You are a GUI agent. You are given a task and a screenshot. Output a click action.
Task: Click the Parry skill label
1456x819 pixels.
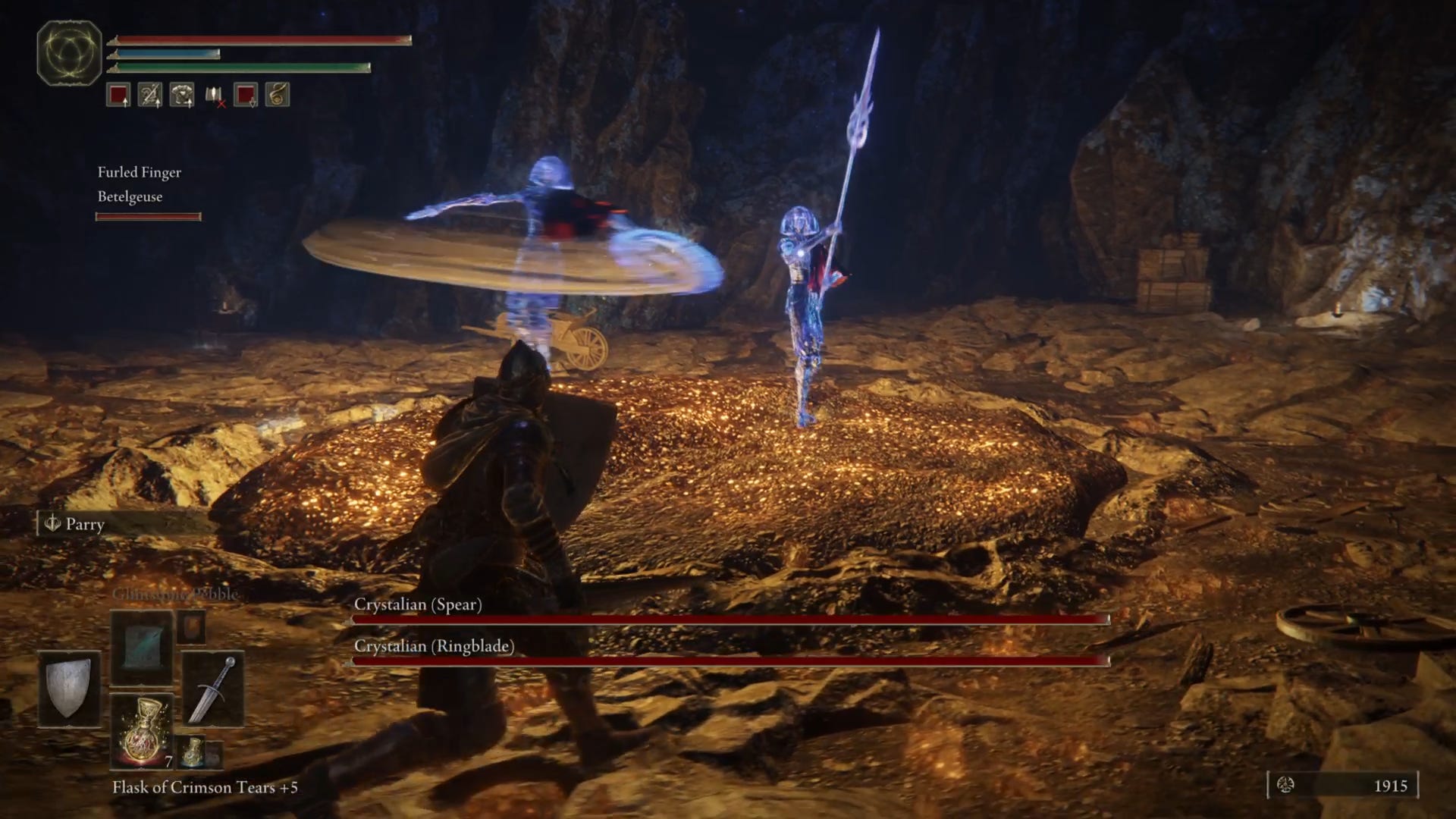pyautogui.click(x=84, y=524)
